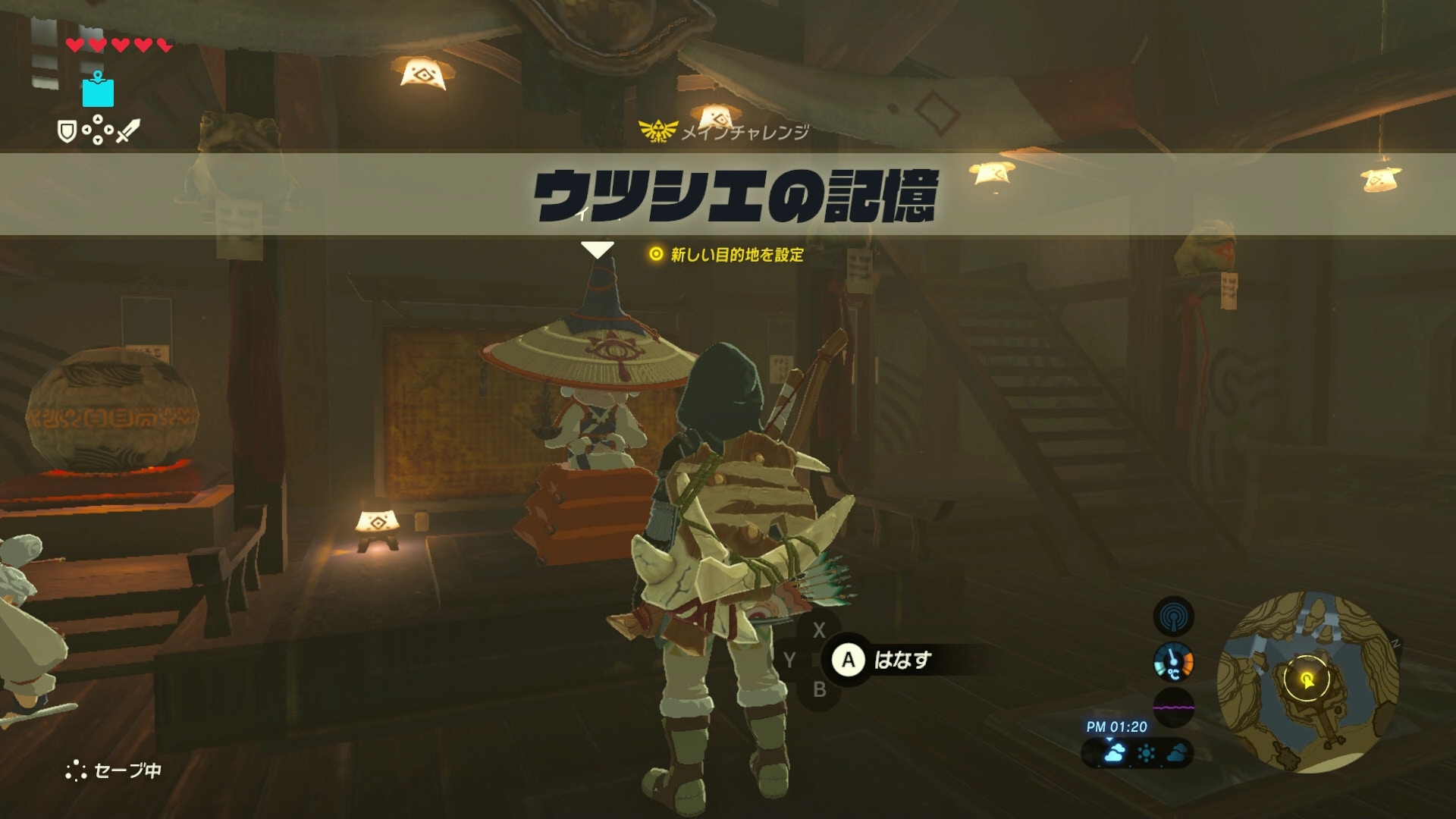The height and width of the screenshot is (819, 1456).
Task: Select the Sheikah Sensor antenna icon
Action: [1174, 615]
